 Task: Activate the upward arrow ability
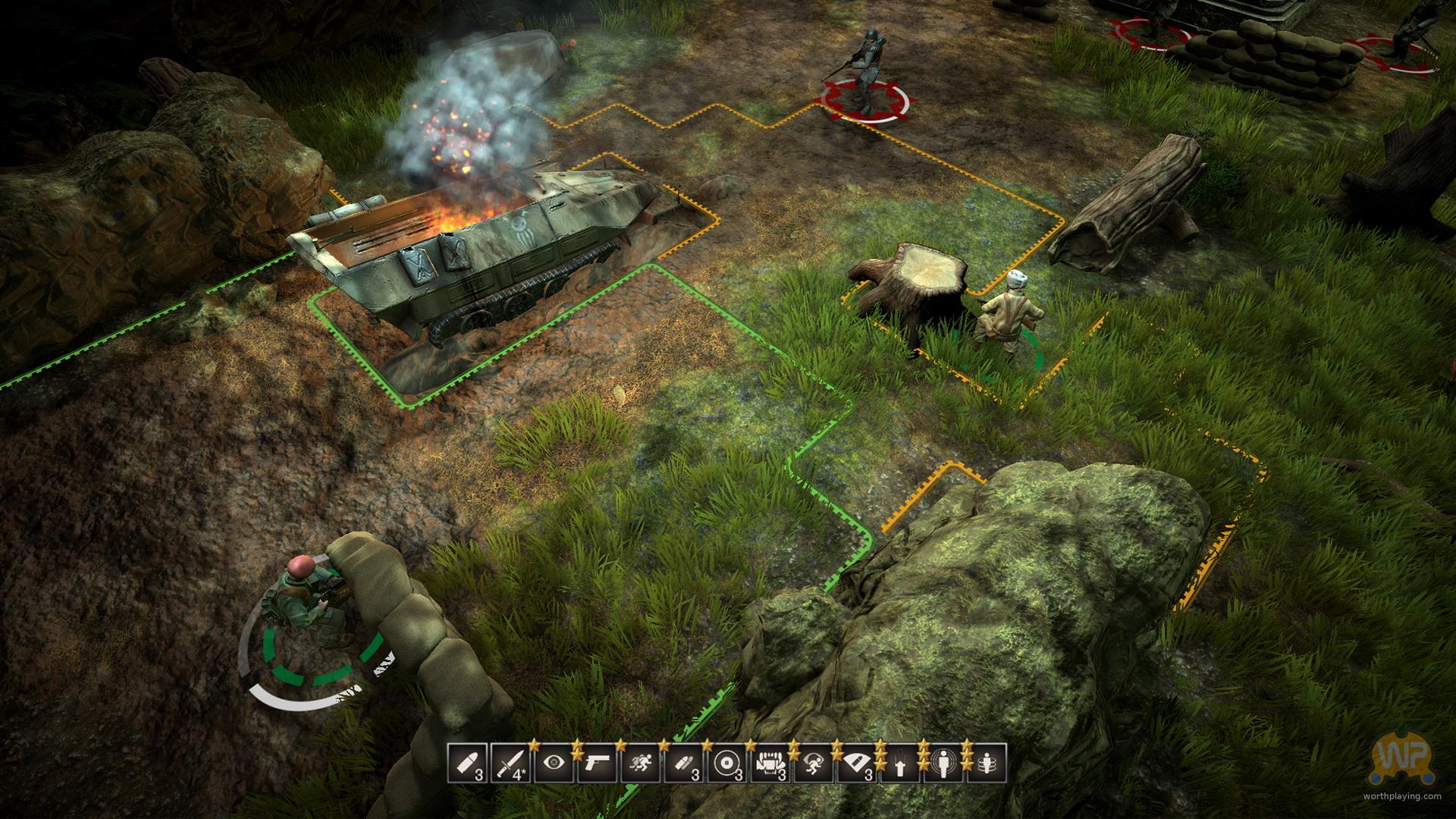click(x=900, y=764)
